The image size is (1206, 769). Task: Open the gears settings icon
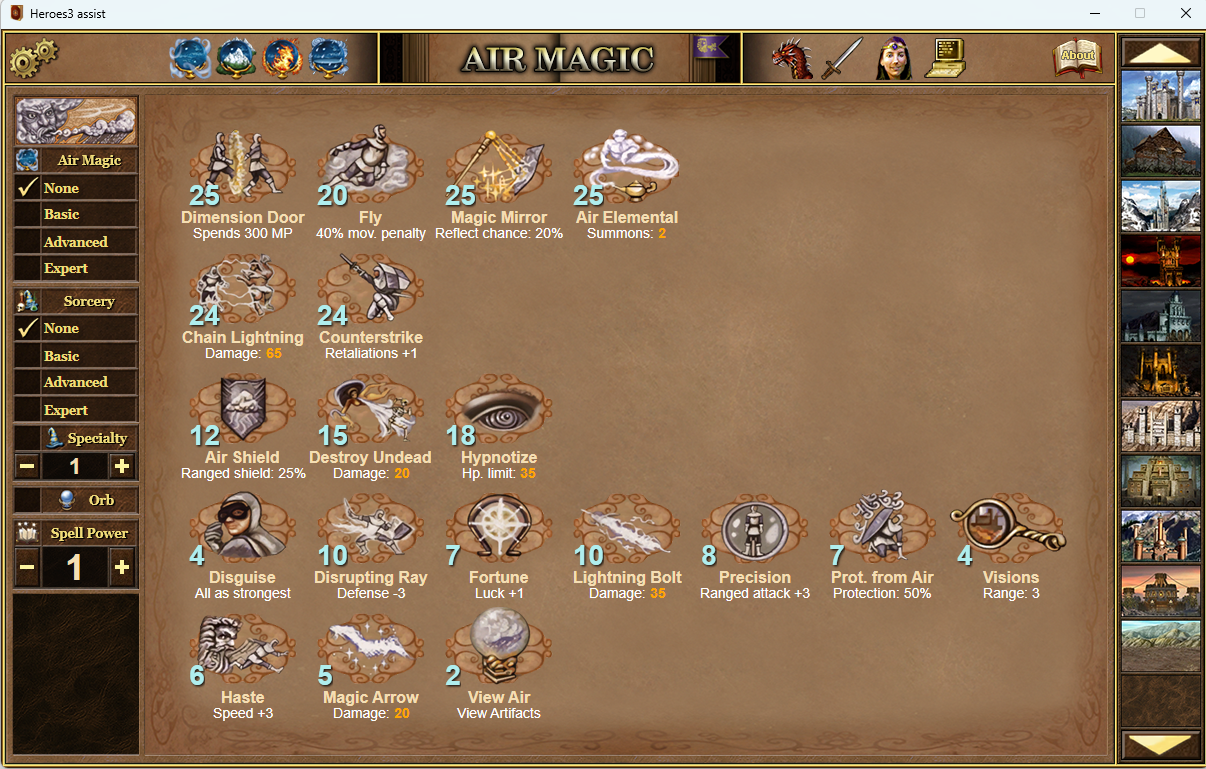coord(33,58)
